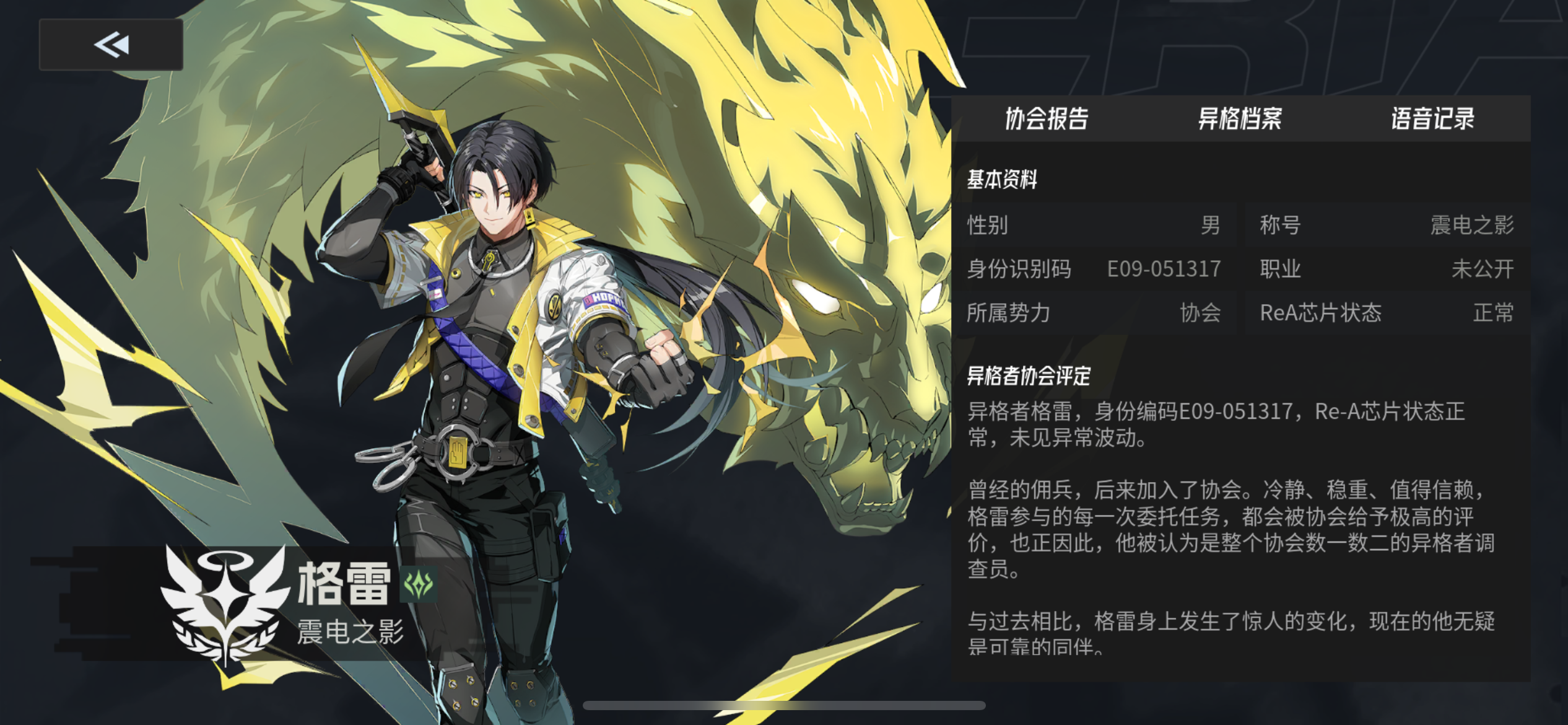Tap the back double-chevron button
Viewport: 1568px width, 725px height.
pos(110,44)
